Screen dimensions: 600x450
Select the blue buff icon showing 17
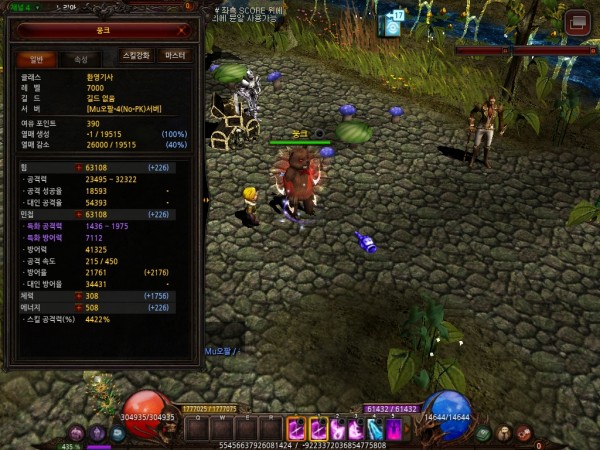(392, 24)
